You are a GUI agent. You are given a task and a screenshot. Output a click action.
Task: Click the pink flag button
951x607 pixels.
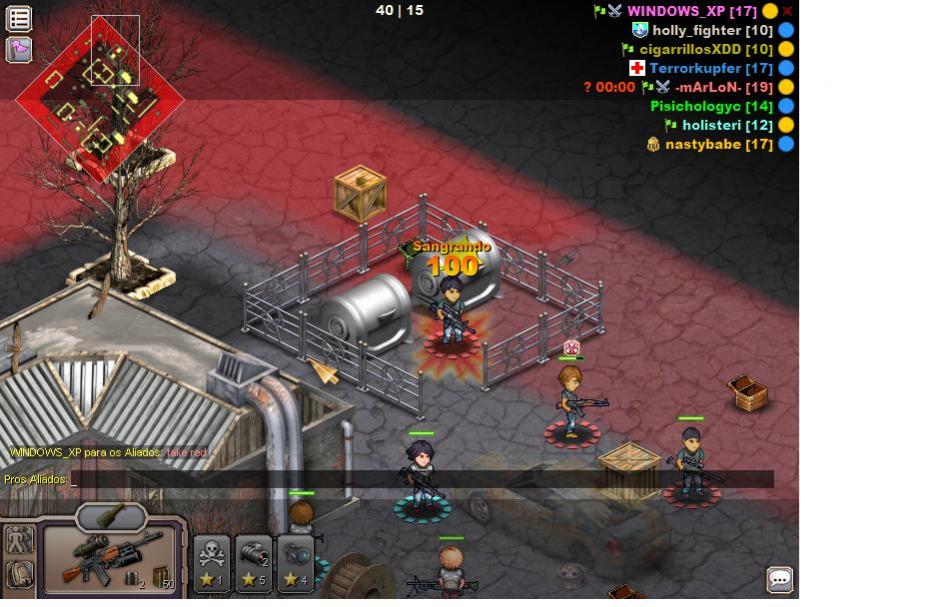pos(19,49)
